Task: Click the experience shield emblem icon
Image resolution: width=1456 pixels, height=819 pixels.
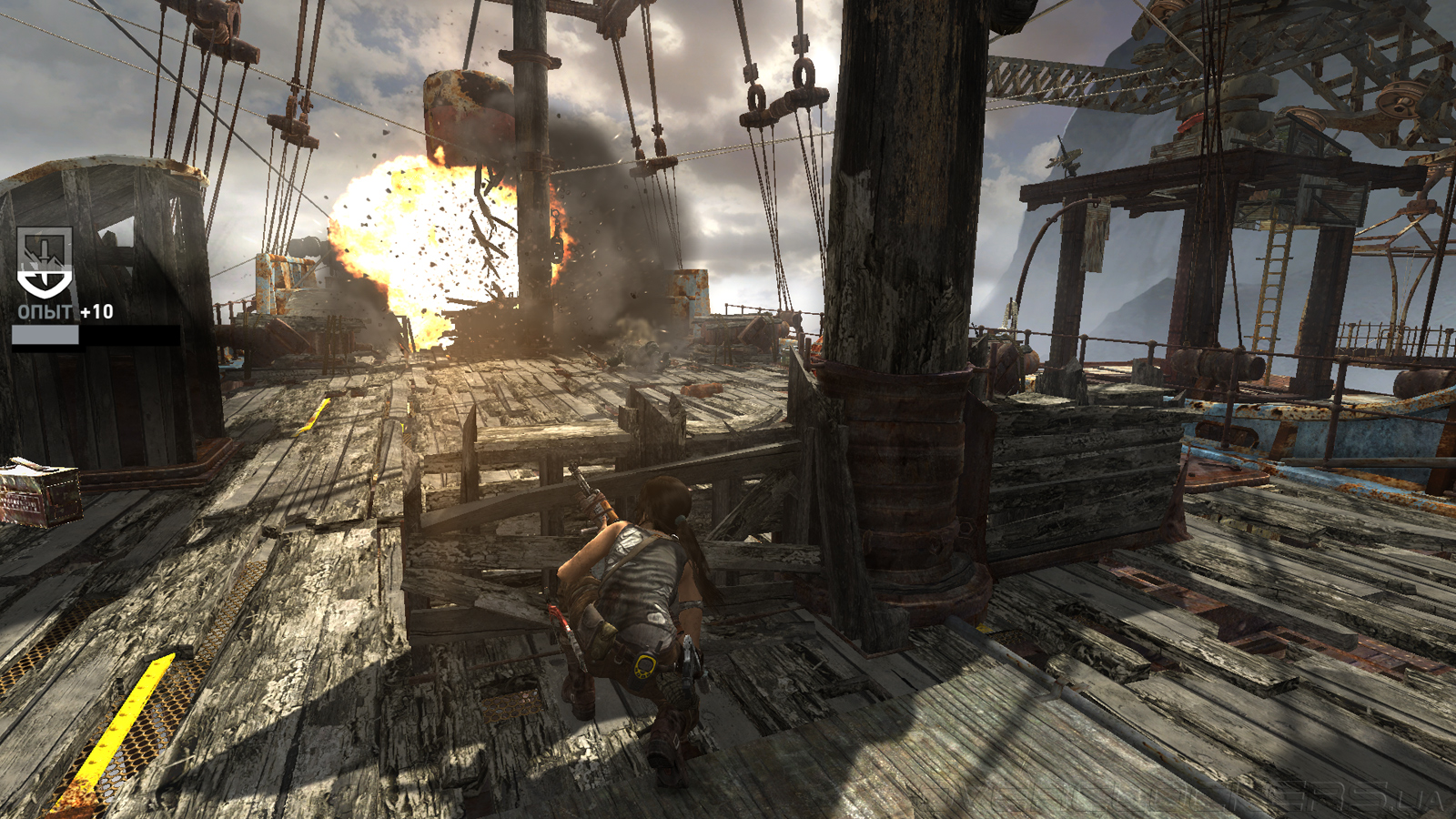Action: 45,262
